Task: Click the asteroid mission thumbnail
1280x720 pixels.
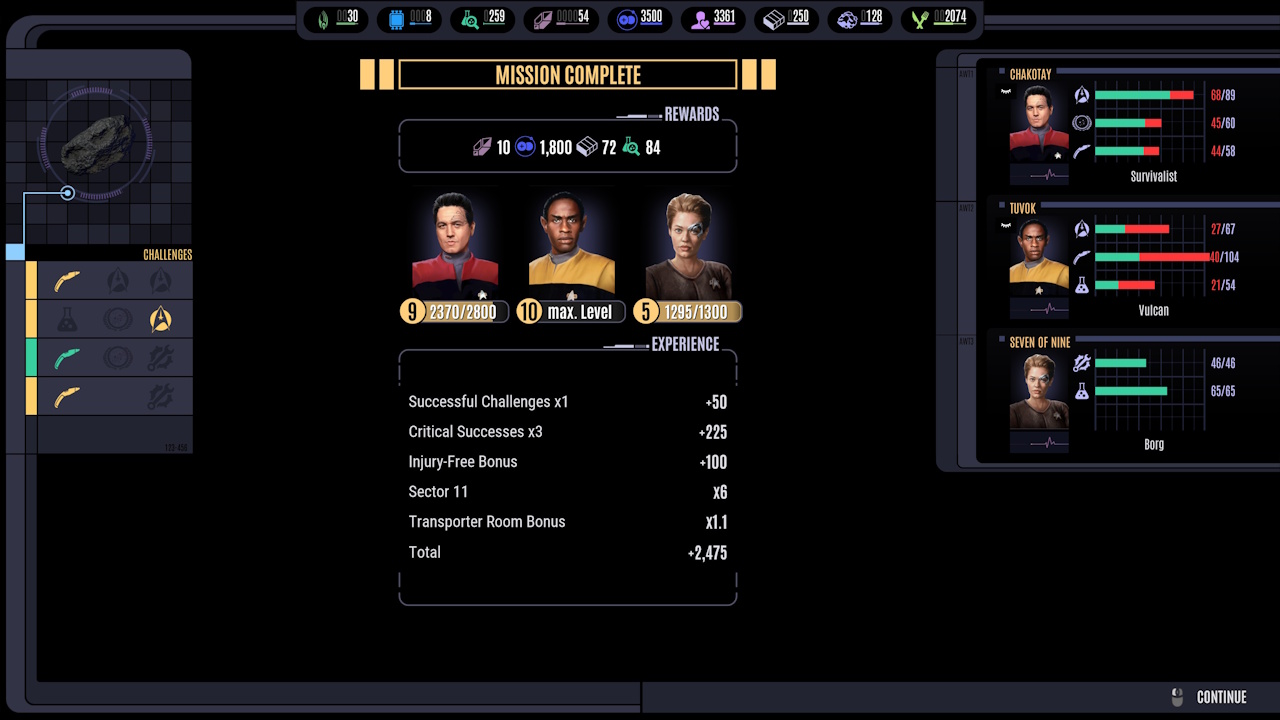Action: (x=96, y=145)
